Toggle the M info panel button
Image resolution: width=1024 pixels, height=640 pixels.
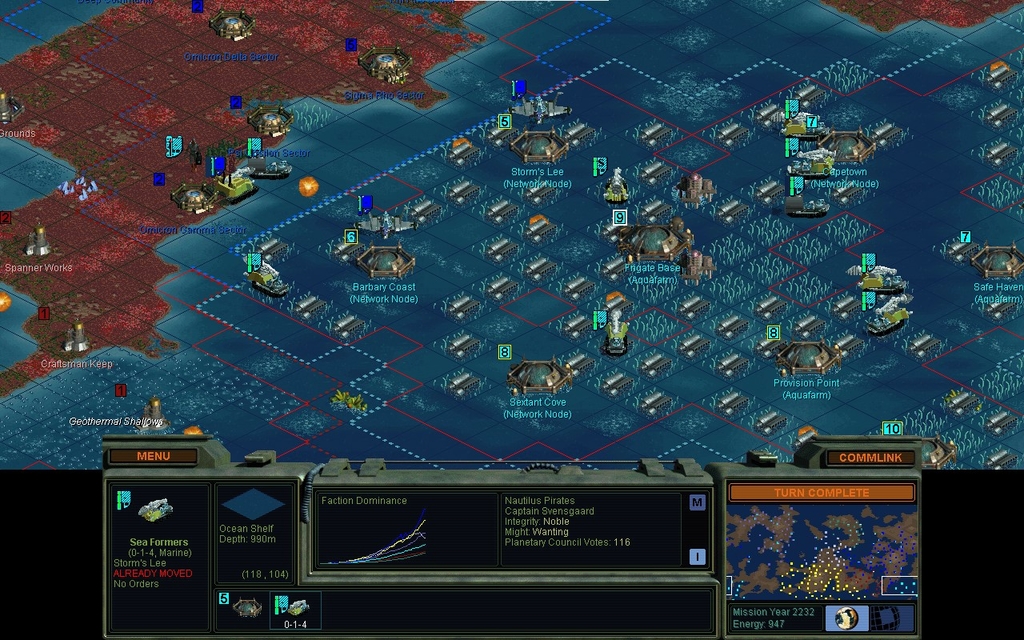click(x=697, y=503)
